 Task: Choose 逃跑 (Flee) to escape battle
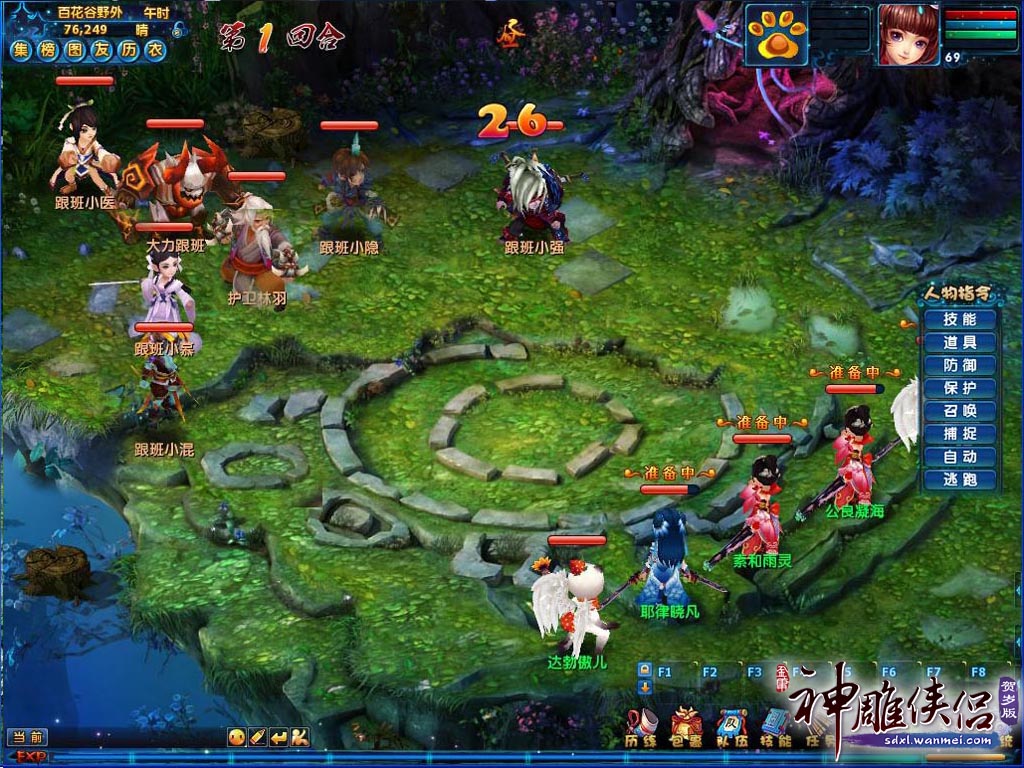click(957, 480)
